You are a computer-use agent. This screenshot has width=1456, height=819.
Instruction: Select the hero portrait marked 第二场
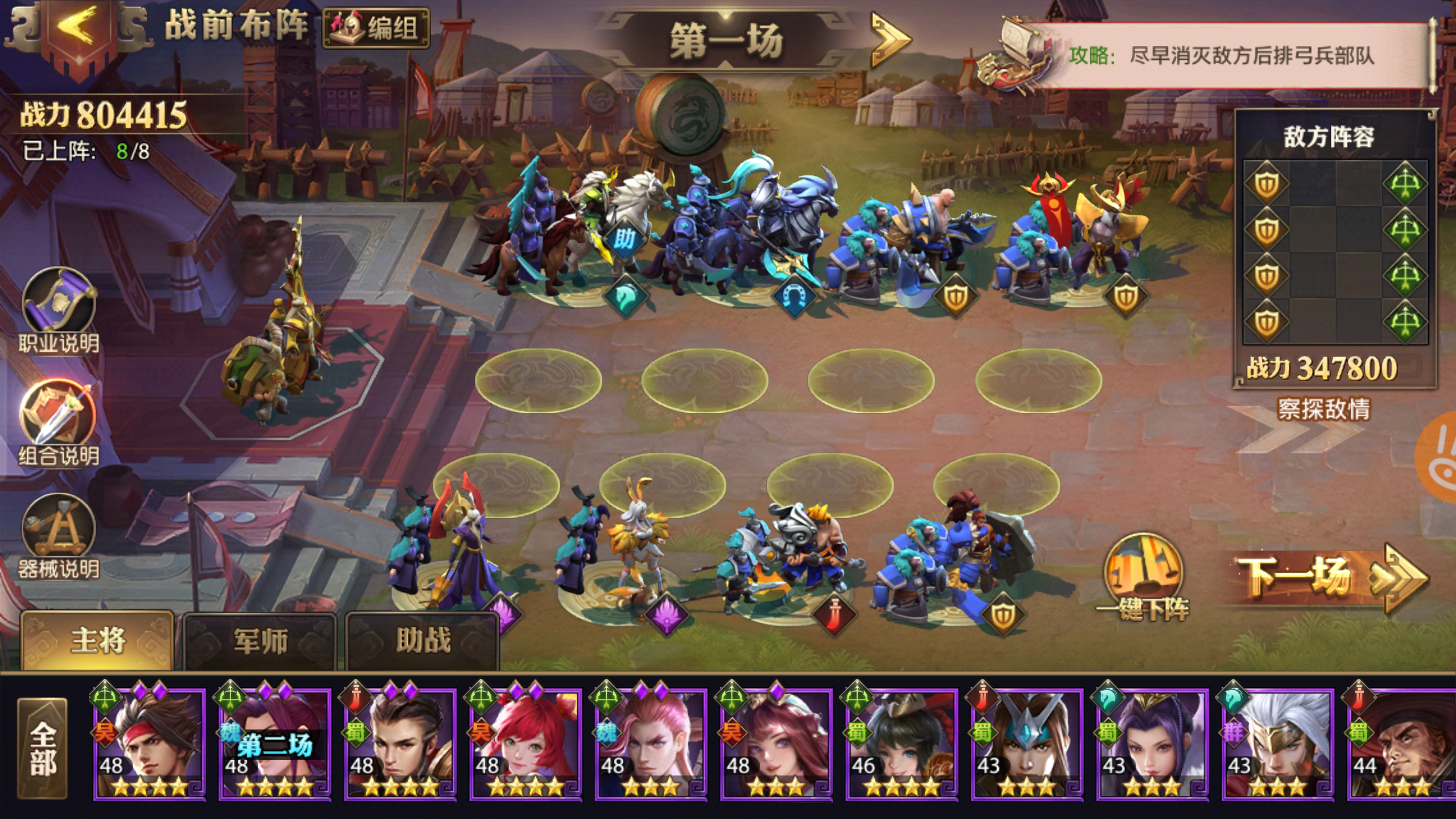[x=275, y=742]
